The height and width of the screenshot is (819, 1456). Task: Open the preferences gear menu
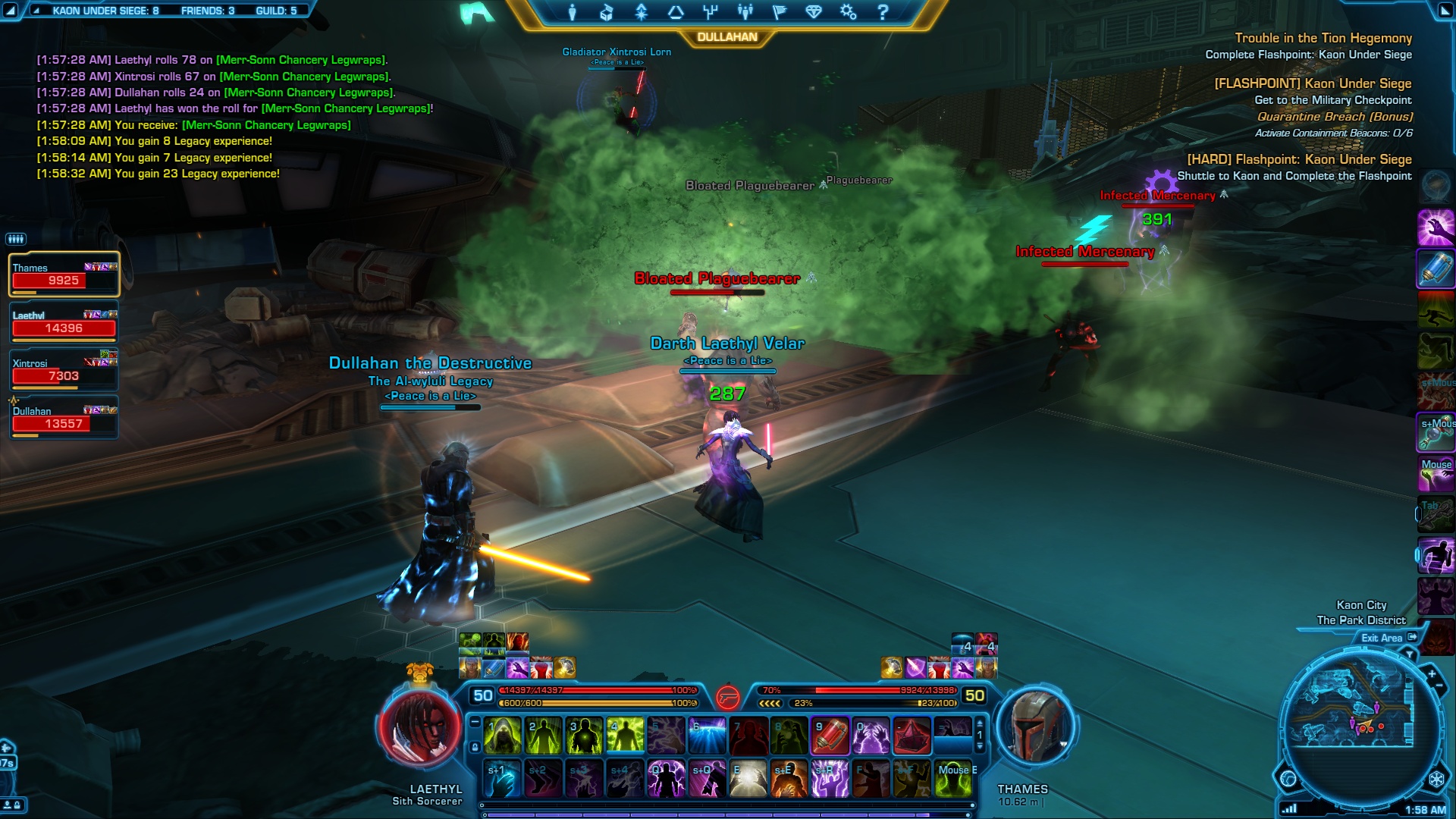[x=848, y=12]
